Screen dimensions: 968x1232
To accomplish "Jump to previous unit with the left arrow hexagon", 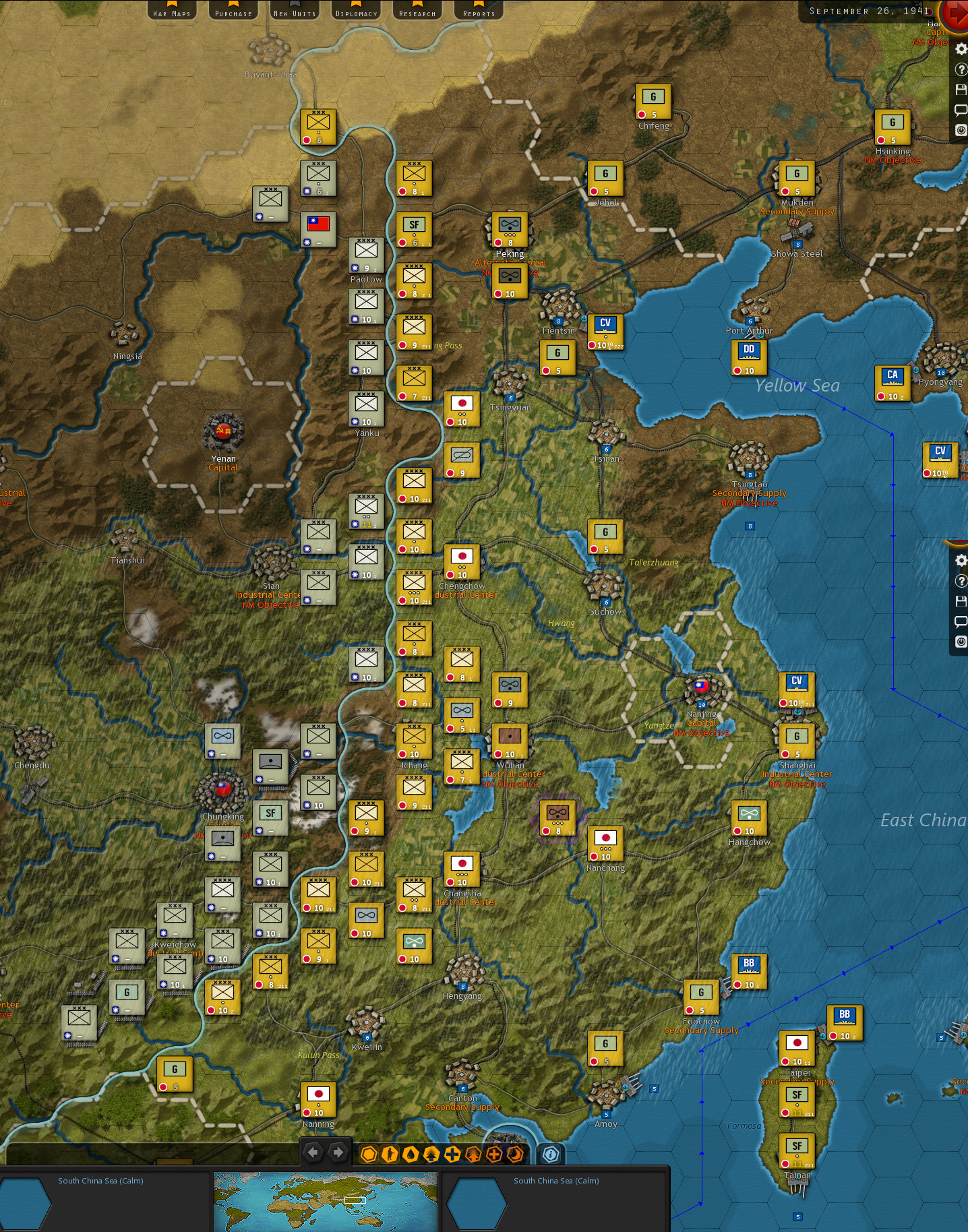I will (314, 1153).
